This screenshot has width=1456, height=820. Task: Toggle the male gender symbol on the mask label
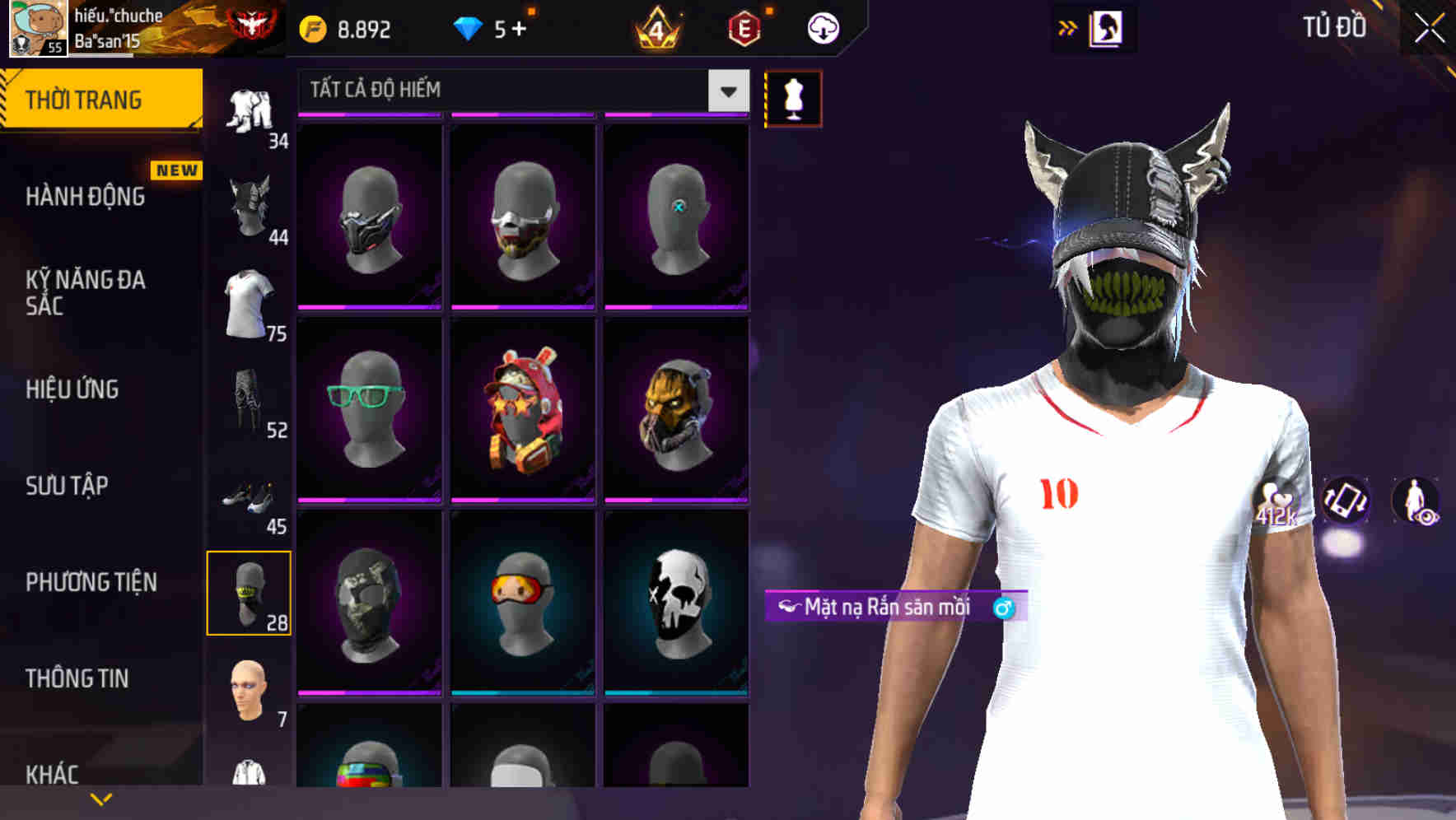click(1002, 606)
